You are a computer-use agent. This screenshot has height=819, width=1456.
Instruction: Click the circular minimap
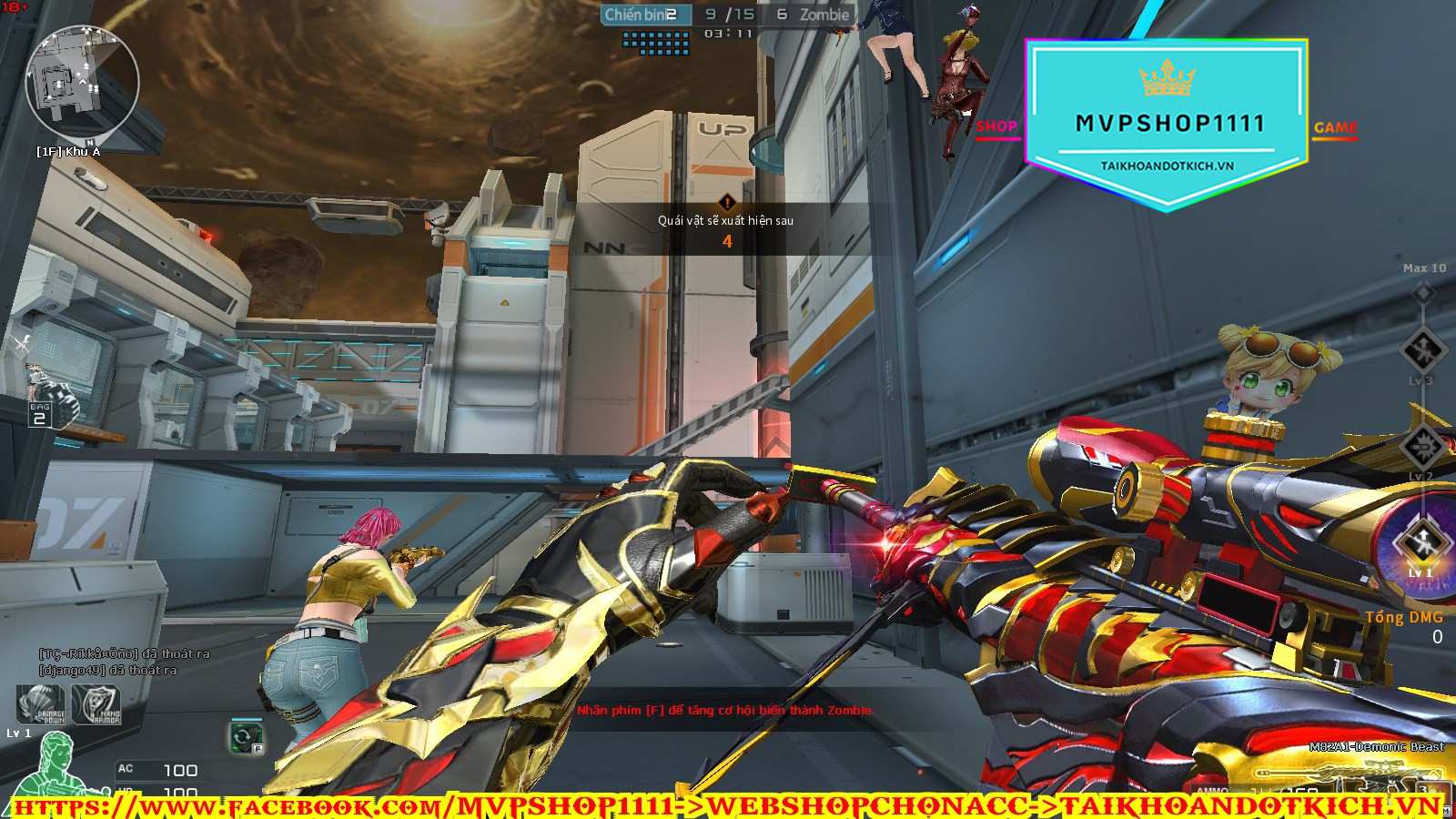(x=82, y=82)
